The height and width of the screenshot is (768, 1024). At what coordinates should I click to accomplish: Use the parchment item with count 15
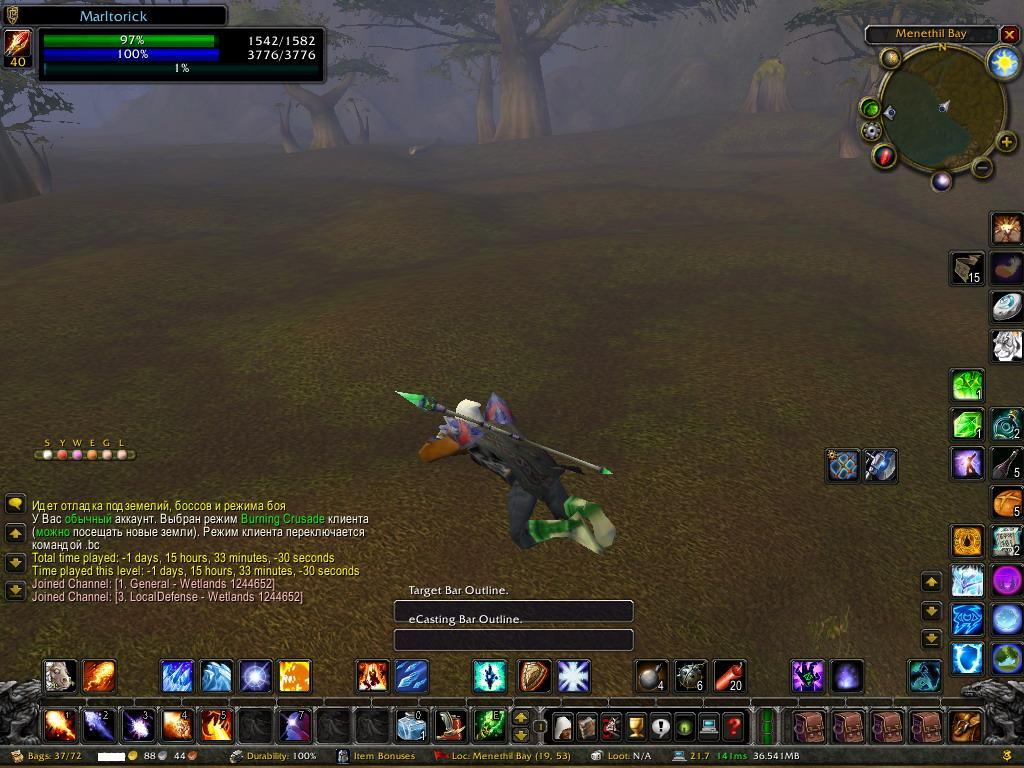click(x=966, y=268)
